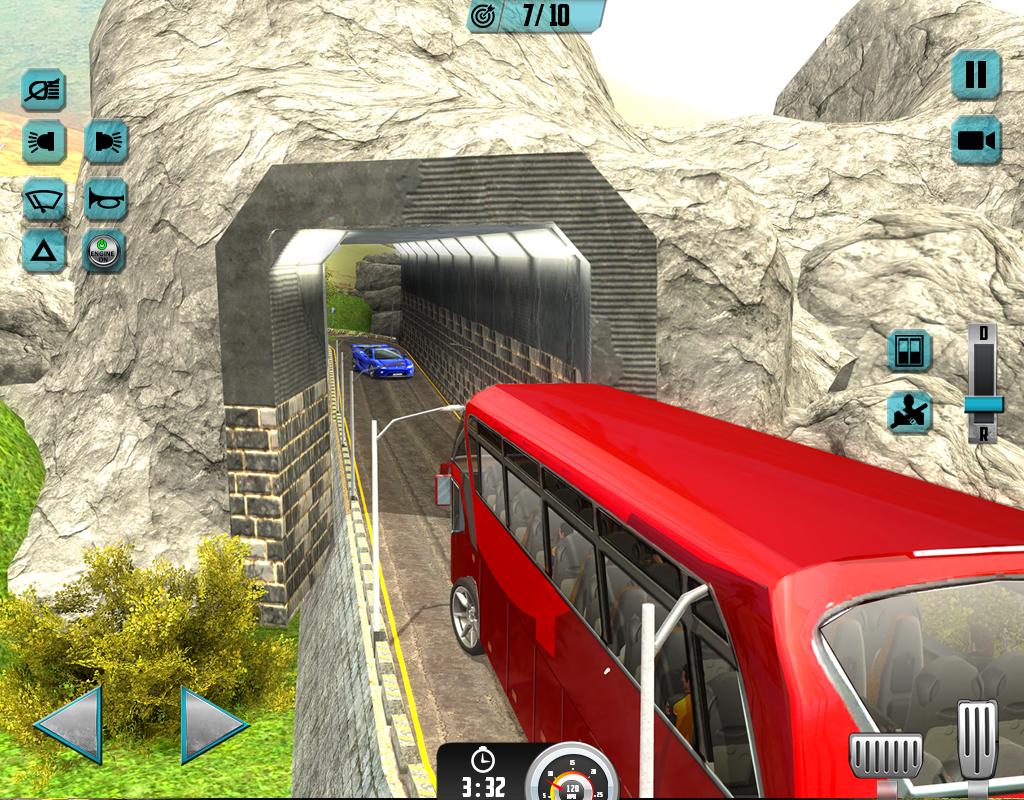The image size is (1024, 800).
Task: Switch the camera view
Action: 976,139
